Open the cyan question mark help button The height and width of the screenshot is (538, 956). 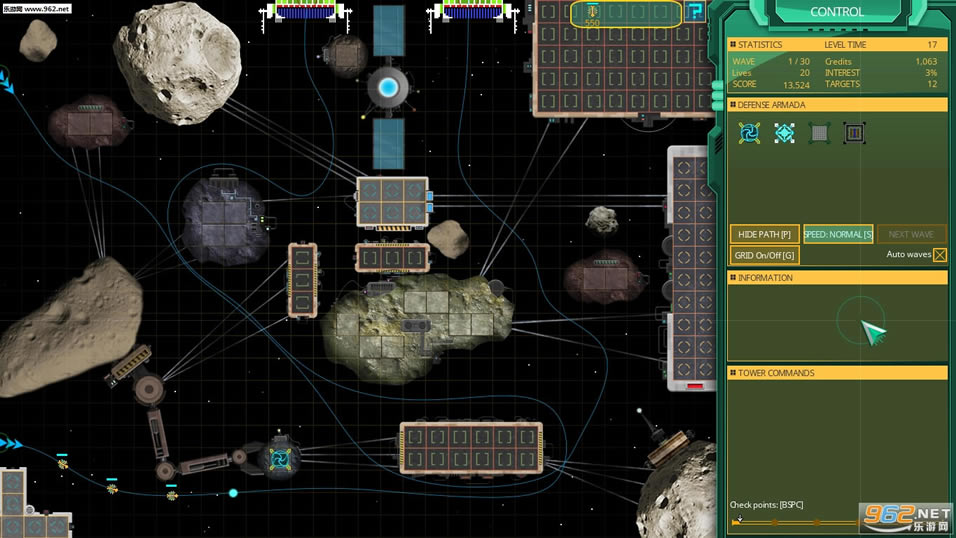point(696,11)
